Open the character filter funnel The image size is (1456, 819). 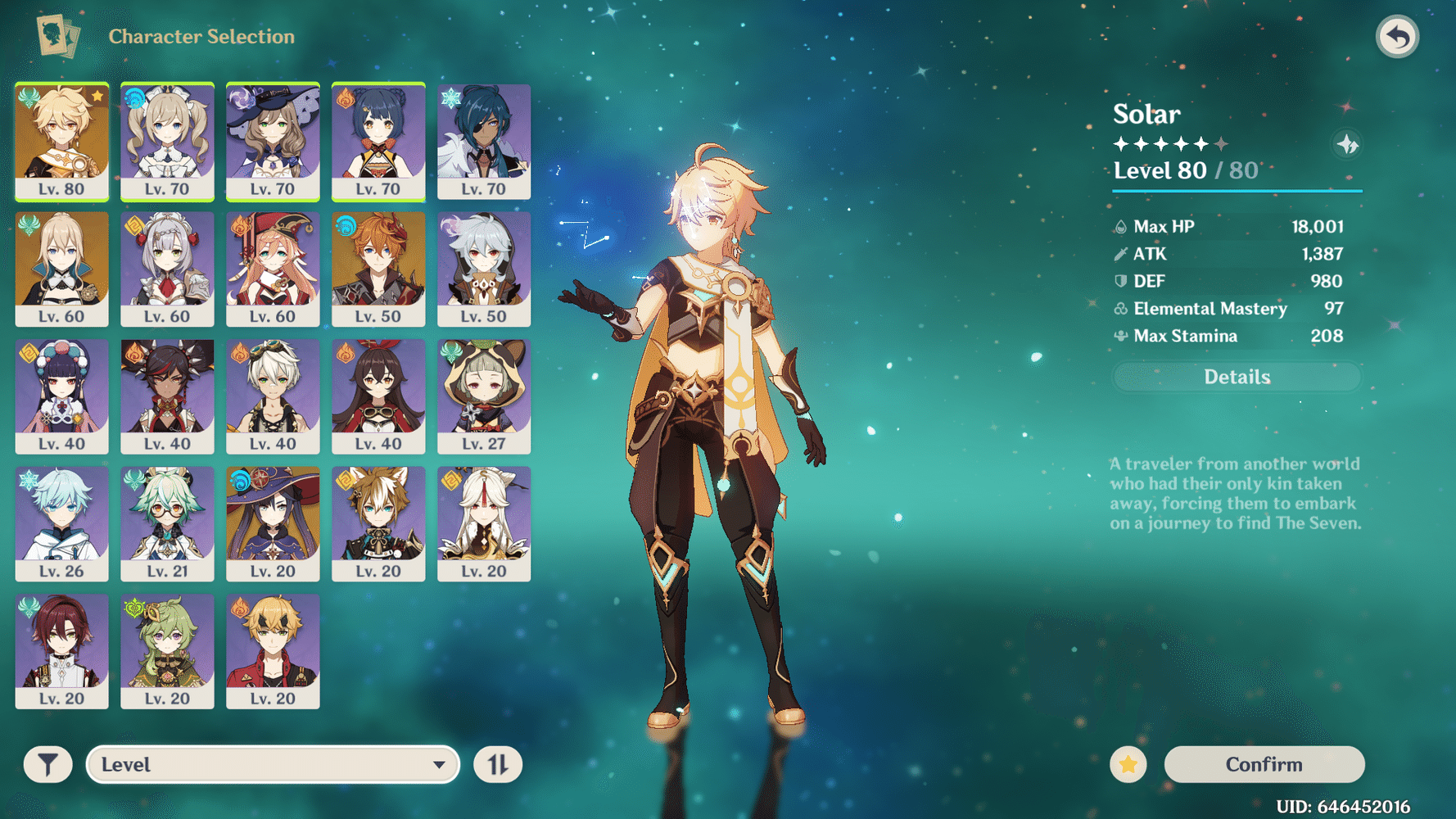pos(47,764)
